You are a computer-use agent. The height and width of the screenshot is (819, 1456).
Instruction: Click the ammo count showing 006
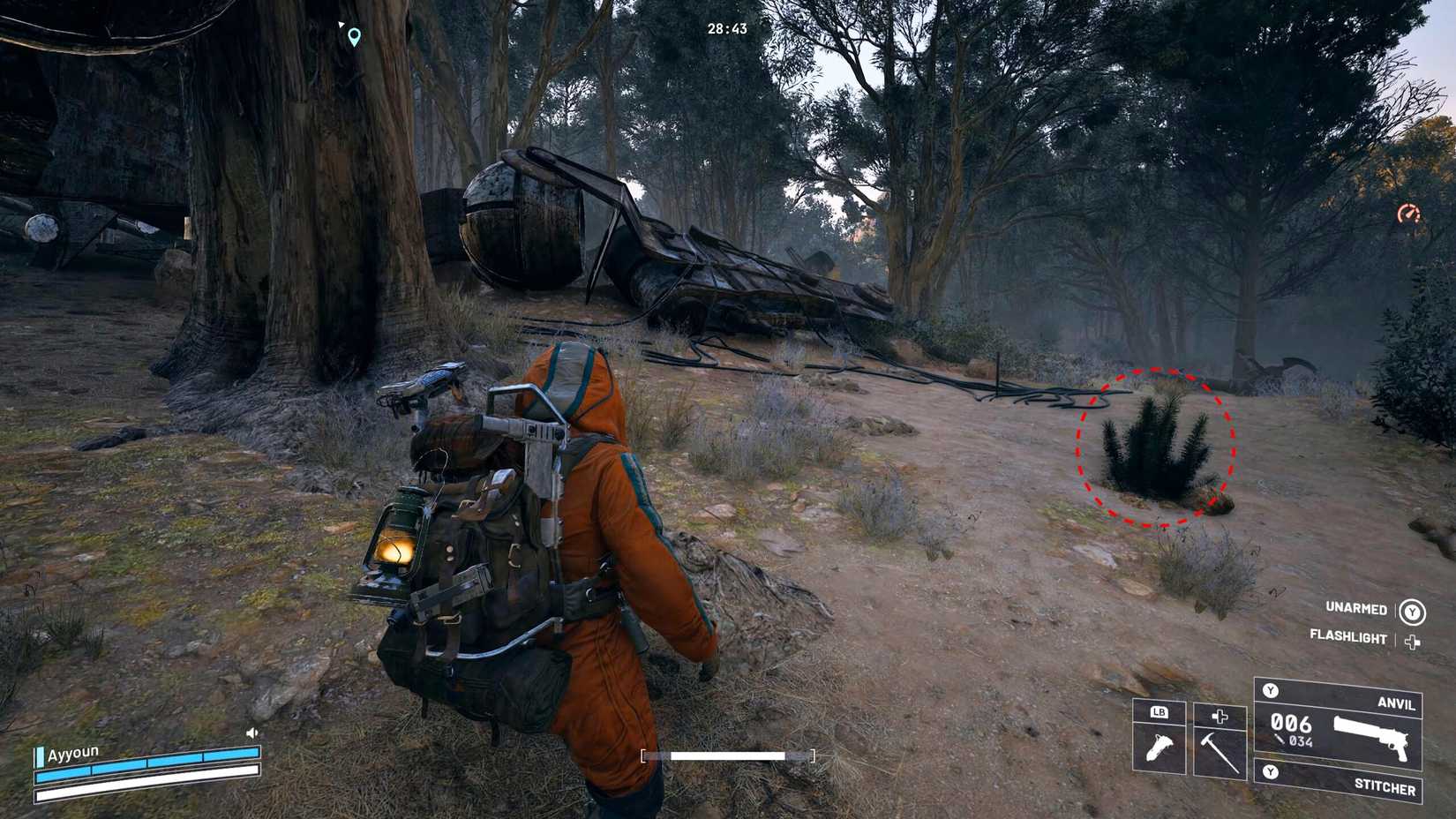click(x=1294, y=722)
